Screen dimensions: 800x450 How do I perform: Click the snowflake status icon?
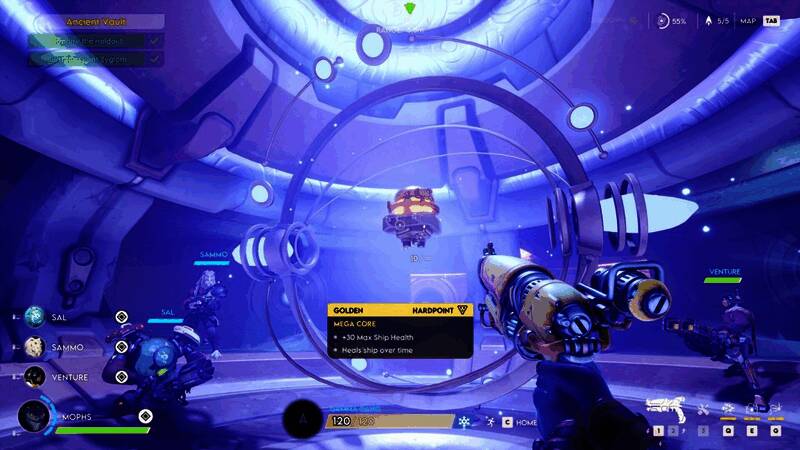coord(465,422)
